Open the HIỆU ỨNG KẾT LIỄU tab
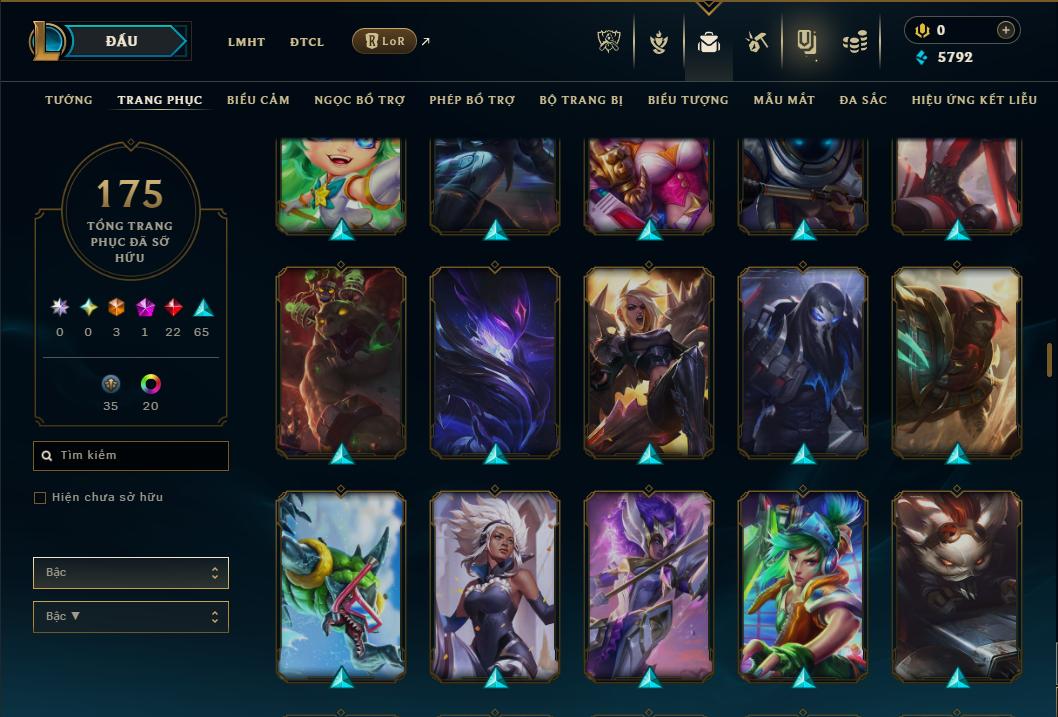The width and height of the screenshot is (1058, 717). pyautogui.click(x=976, y=100)
